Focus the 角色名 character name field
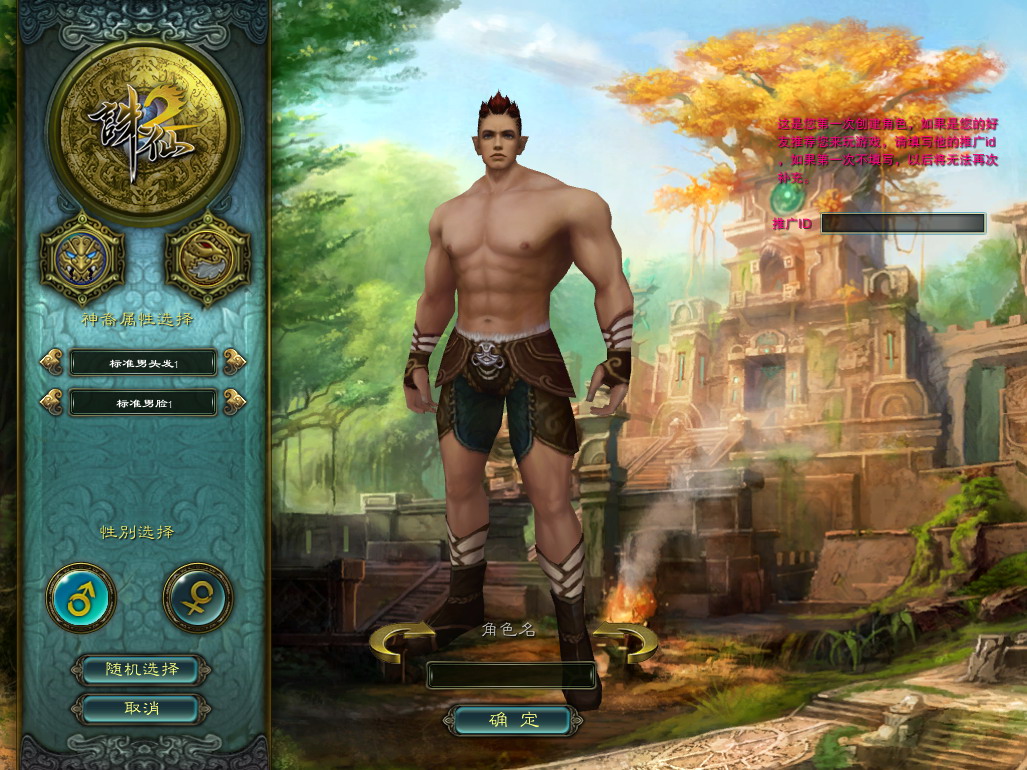 (511, 676)
